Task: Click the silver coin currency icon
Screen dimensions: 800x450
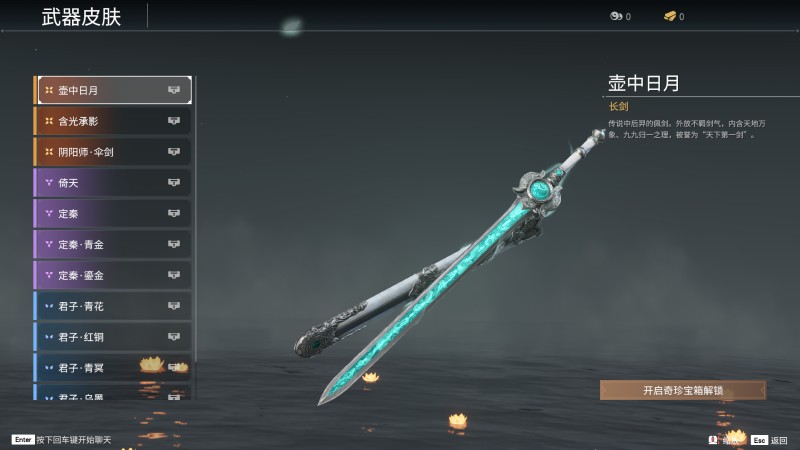Action: (x=616, y=16)
